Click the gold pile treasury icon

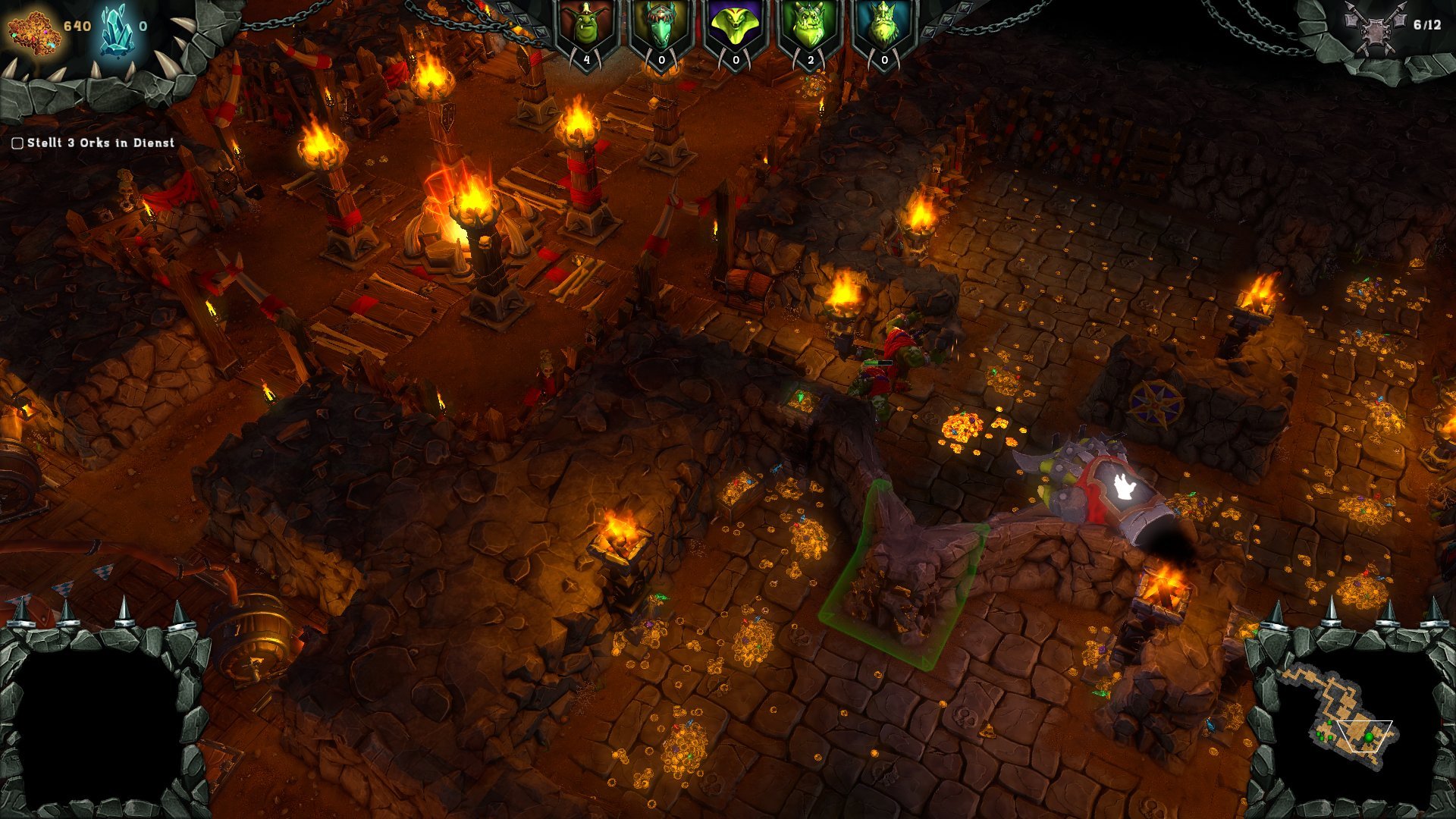[x=33, y=30]
